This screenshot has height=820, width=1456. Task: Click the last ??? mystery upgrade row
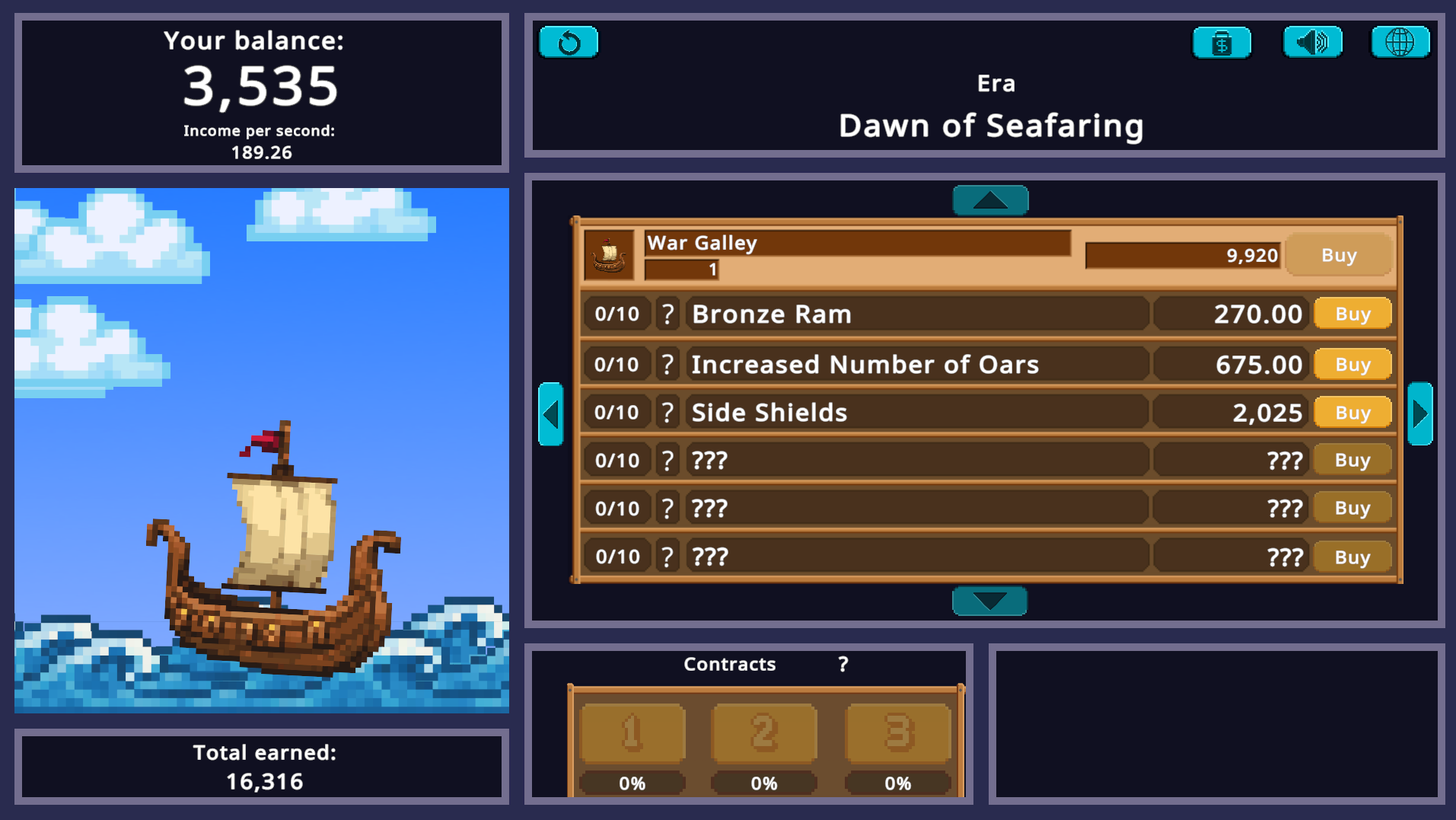coord(913,556)
